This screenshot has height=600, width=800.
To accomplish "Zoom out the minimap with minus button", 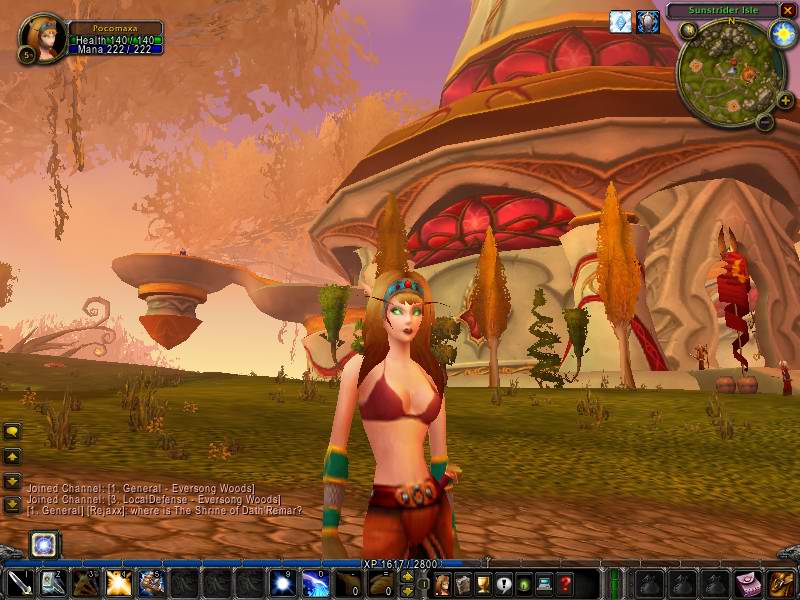I will click(764, 122).
